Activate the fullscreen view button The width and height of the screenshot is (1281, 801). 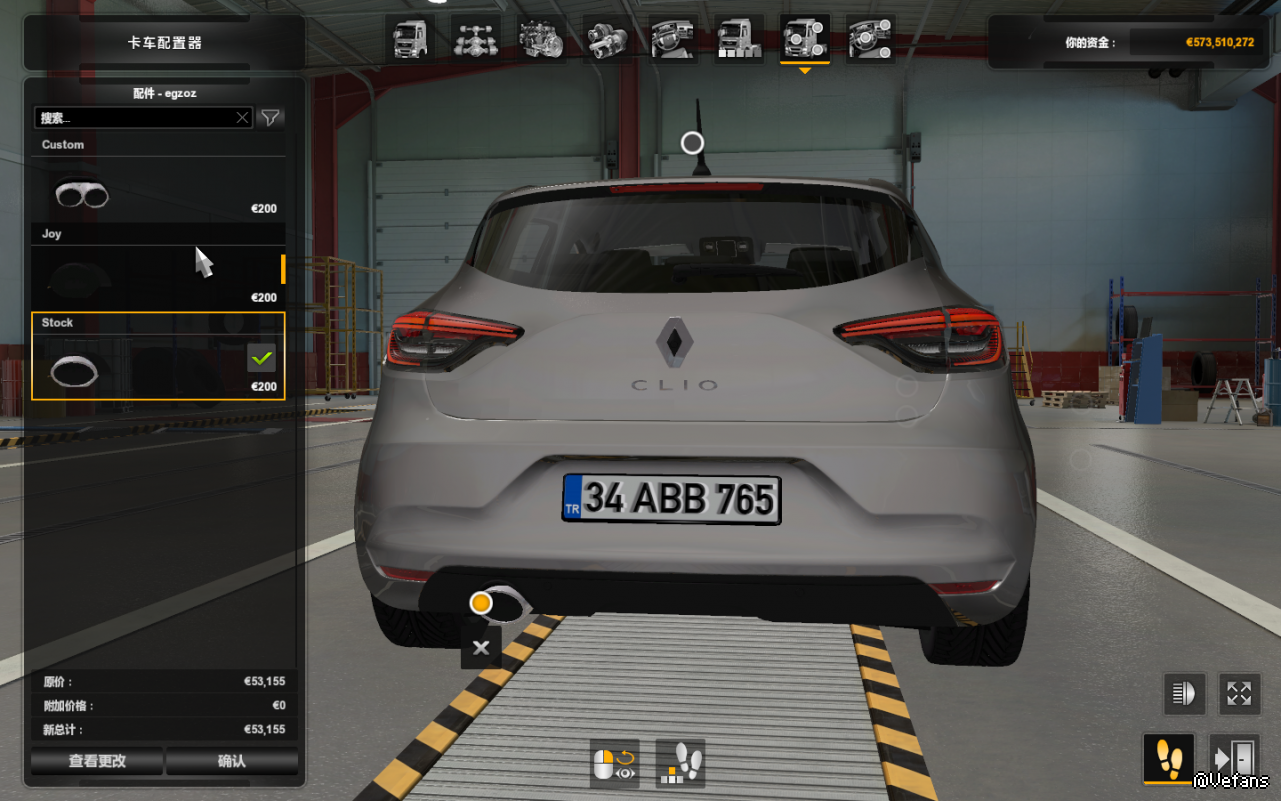pyautogui.click(x=1239, y=693)
